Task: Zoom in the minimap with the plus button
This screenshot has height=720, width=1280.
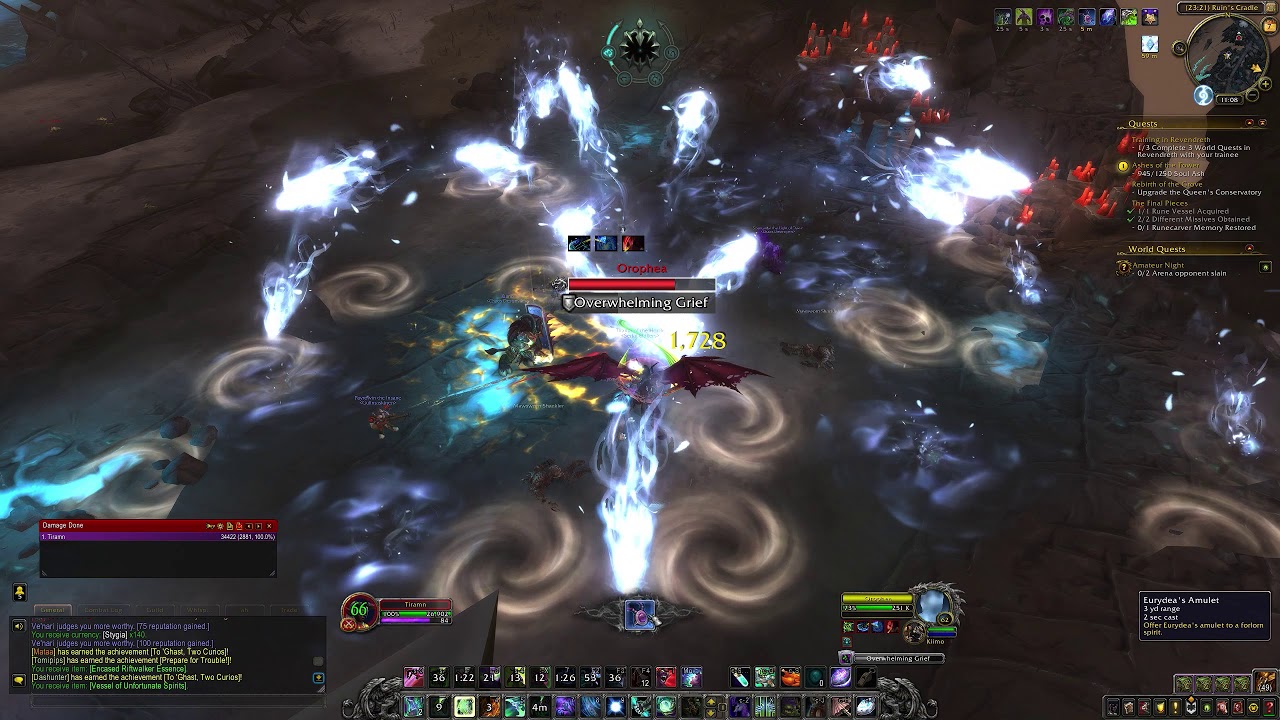Action: (1265, 84)
